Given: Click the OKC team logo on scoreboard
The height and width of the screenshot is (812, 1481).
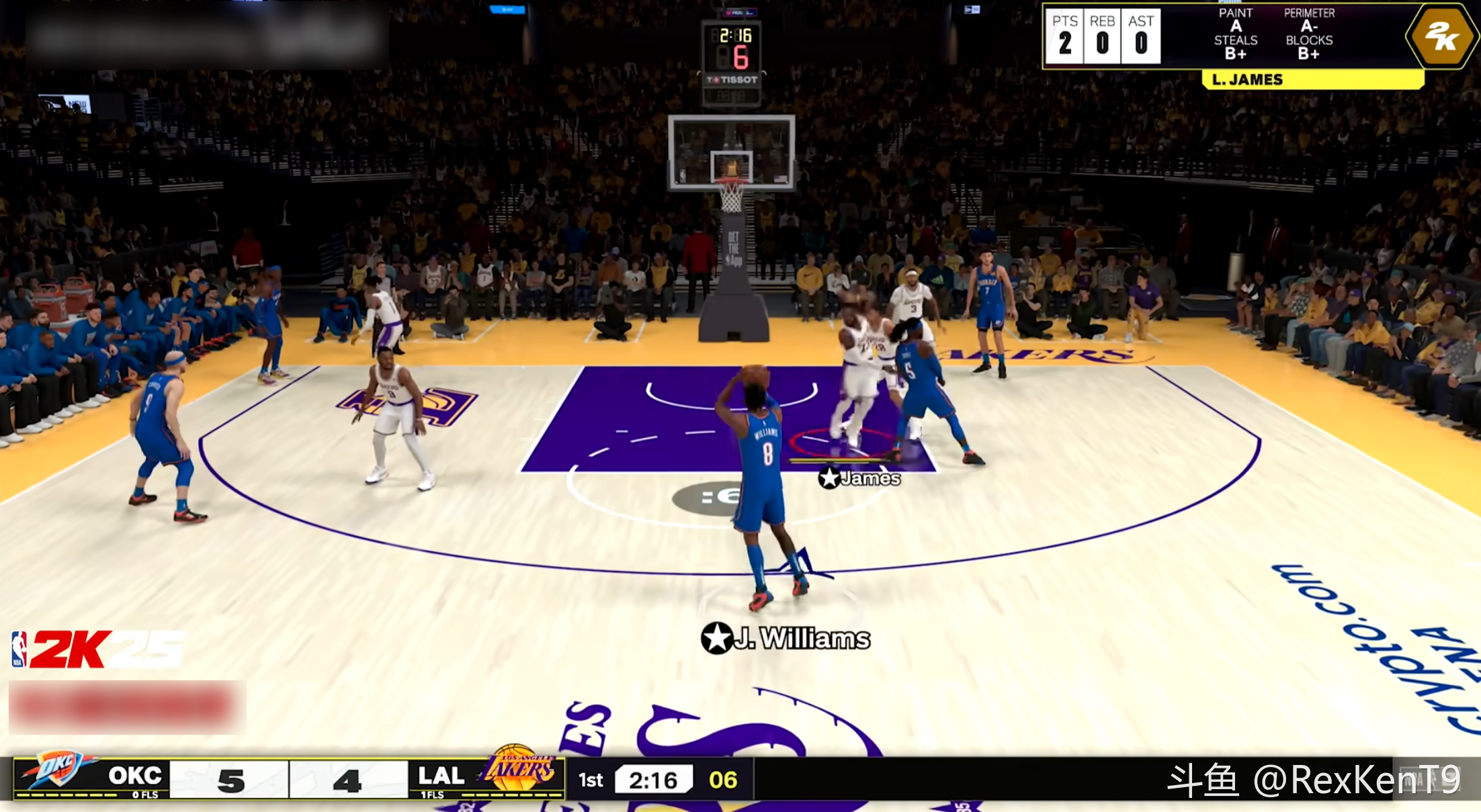Looking at the screenshot, I should point(59,771).
